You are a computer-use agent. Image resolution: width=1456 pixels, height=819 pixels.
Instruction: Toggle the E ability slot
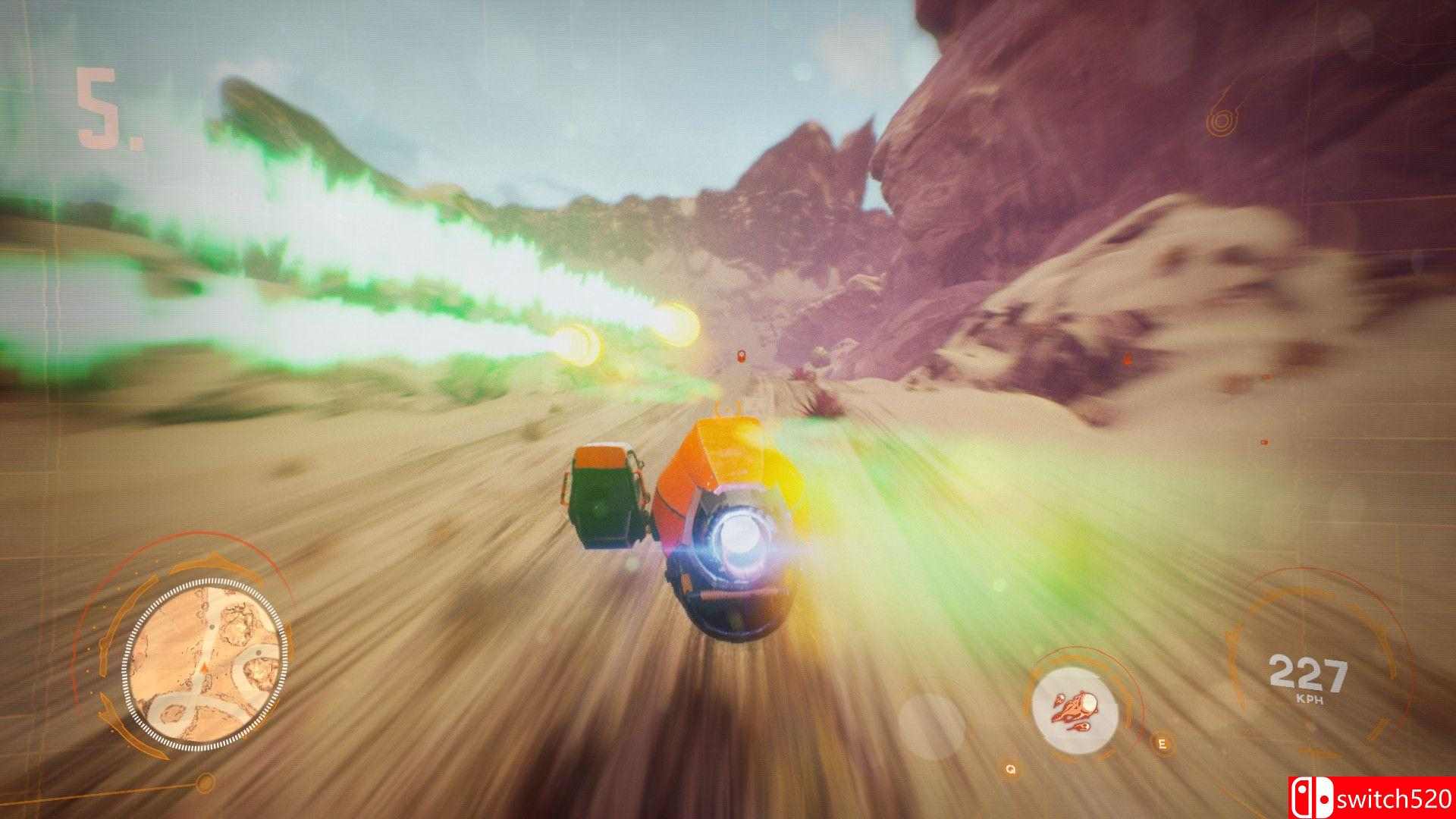pos(1163,743)
